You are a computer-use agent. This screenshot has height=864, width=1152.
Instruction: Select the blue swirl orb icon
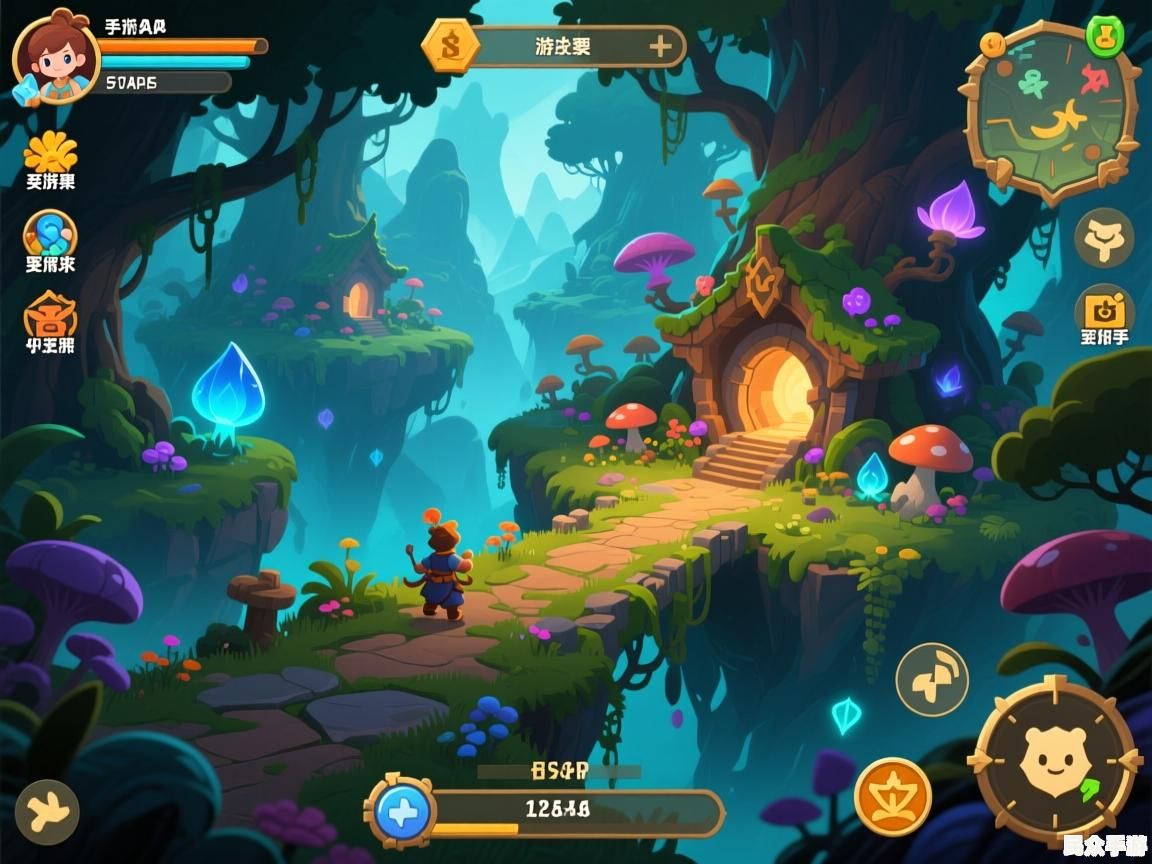click(x=50, y=235)
